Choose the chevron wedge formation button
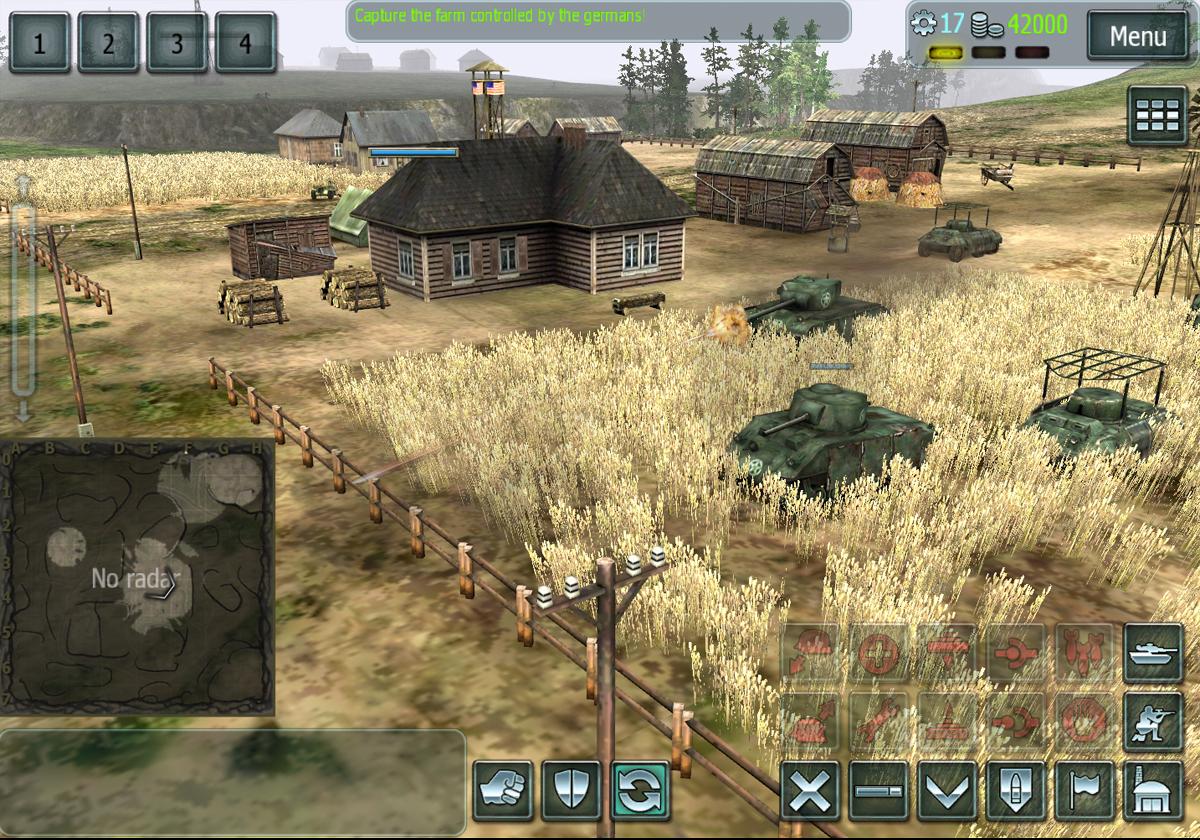Image resolution: width=1200 pixels, height=840 pixels. click(947, 792)
